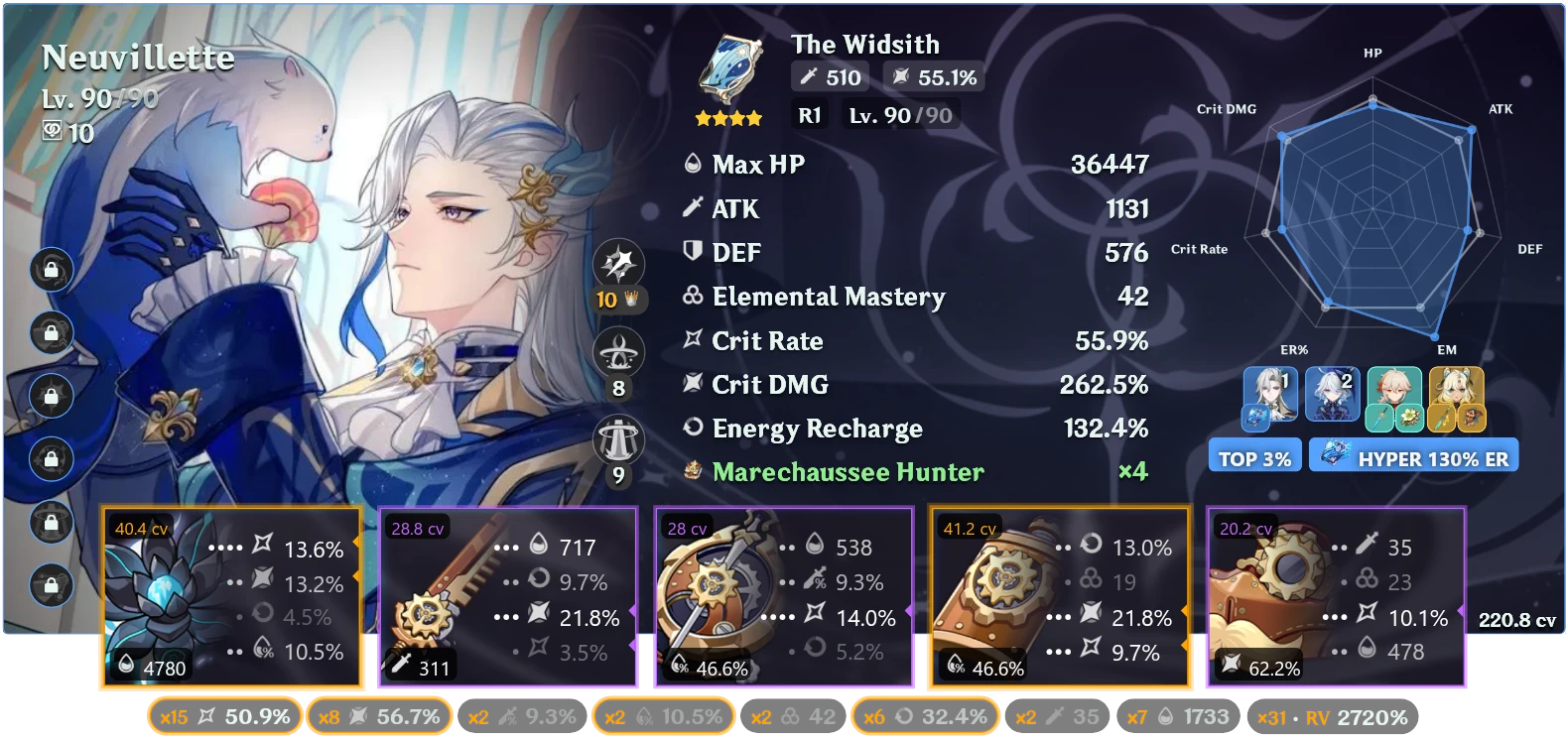The height and width of the screenshot is (741, 1568).
Task: Click the circlet artifact with 62.2% Crit DMG
Action: (x=1335, y=595)
